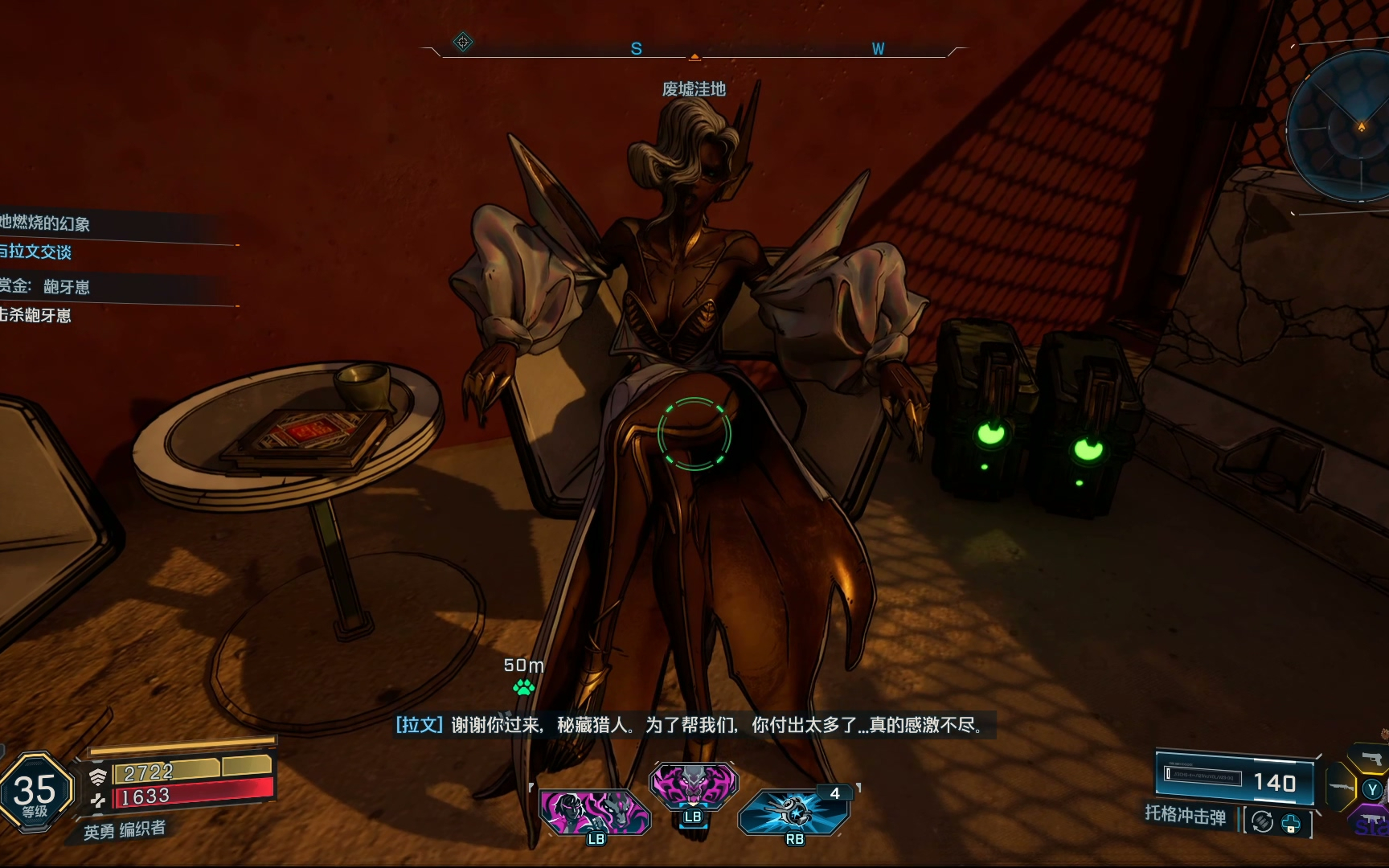Select the purple beast face skill icon
Image resolution: width=1389 pixels, height=868 pixels.
693,786
